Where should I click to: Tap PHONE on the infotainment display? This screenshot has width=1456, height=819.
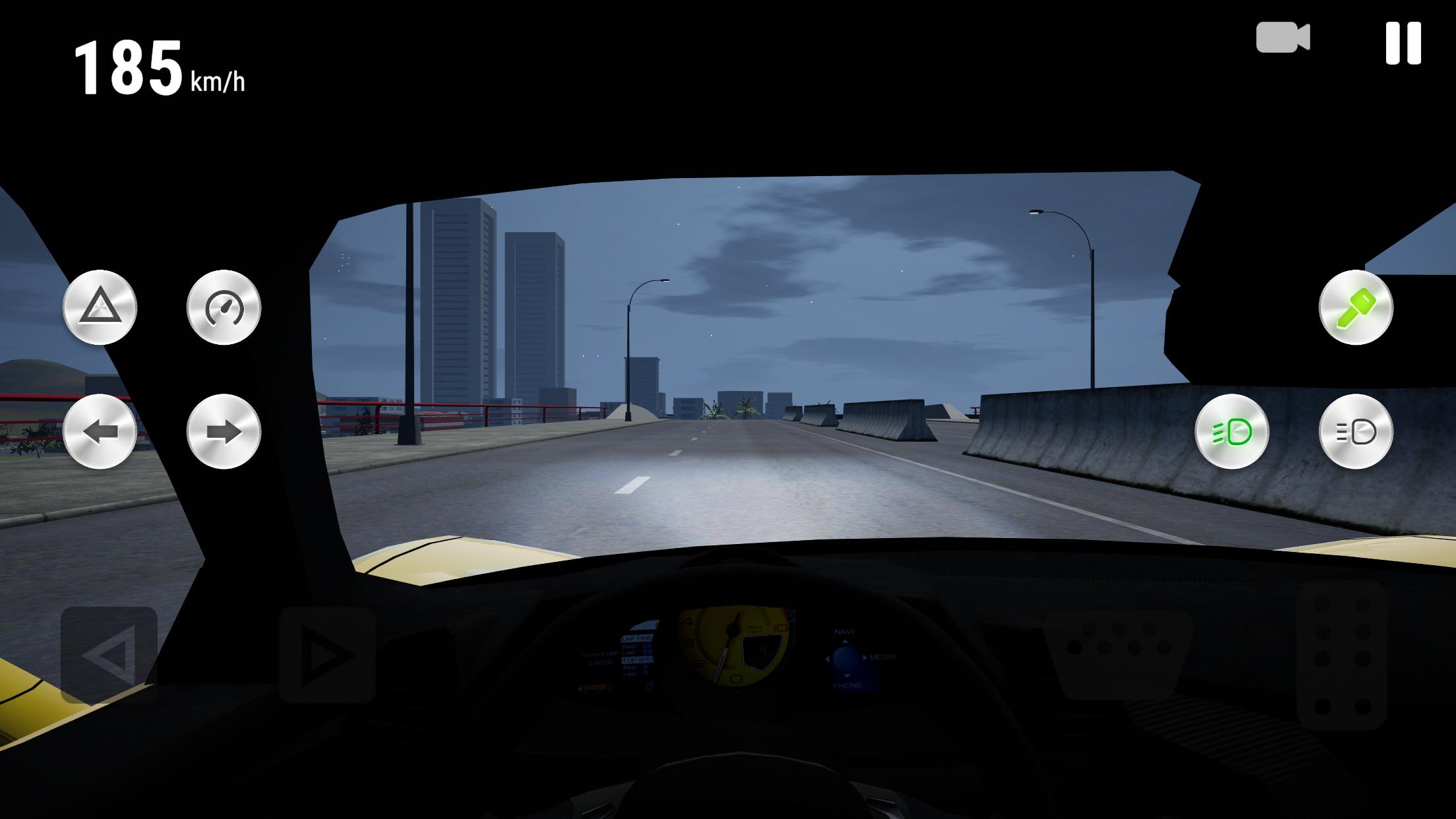coord(847,687)
